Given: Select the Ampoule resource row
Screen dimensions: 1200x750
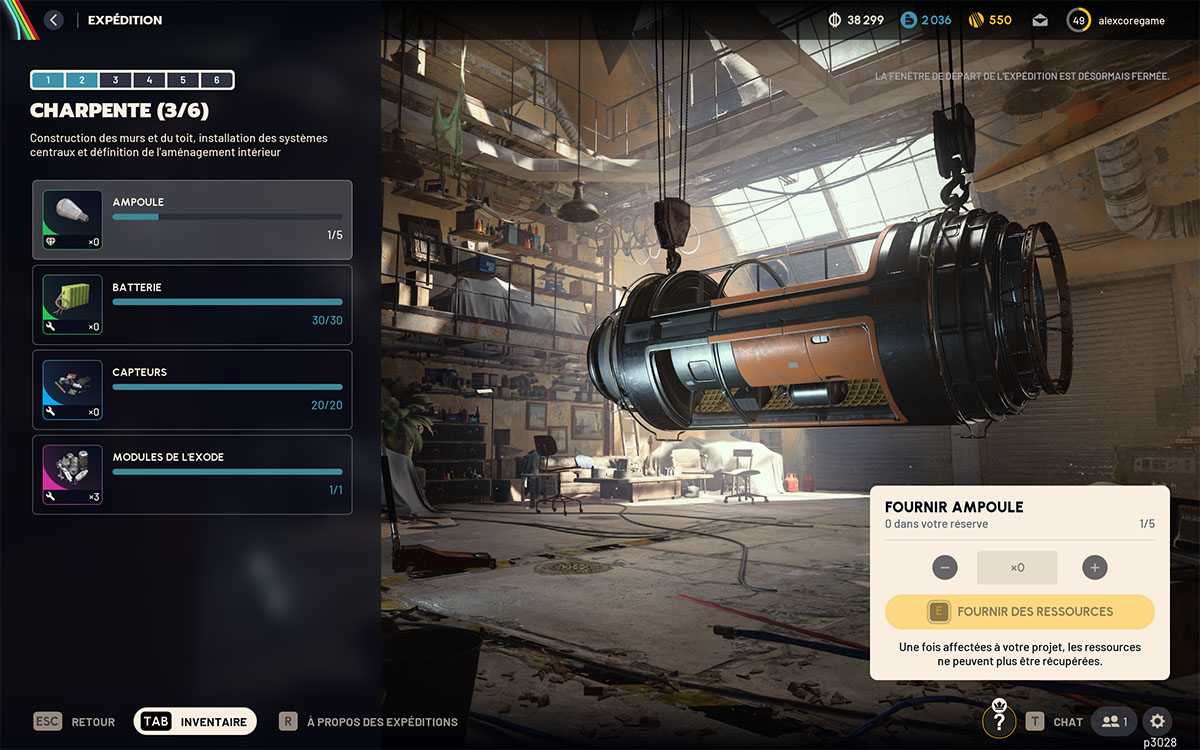Looking at the screenshot, I should coord(192,220).
